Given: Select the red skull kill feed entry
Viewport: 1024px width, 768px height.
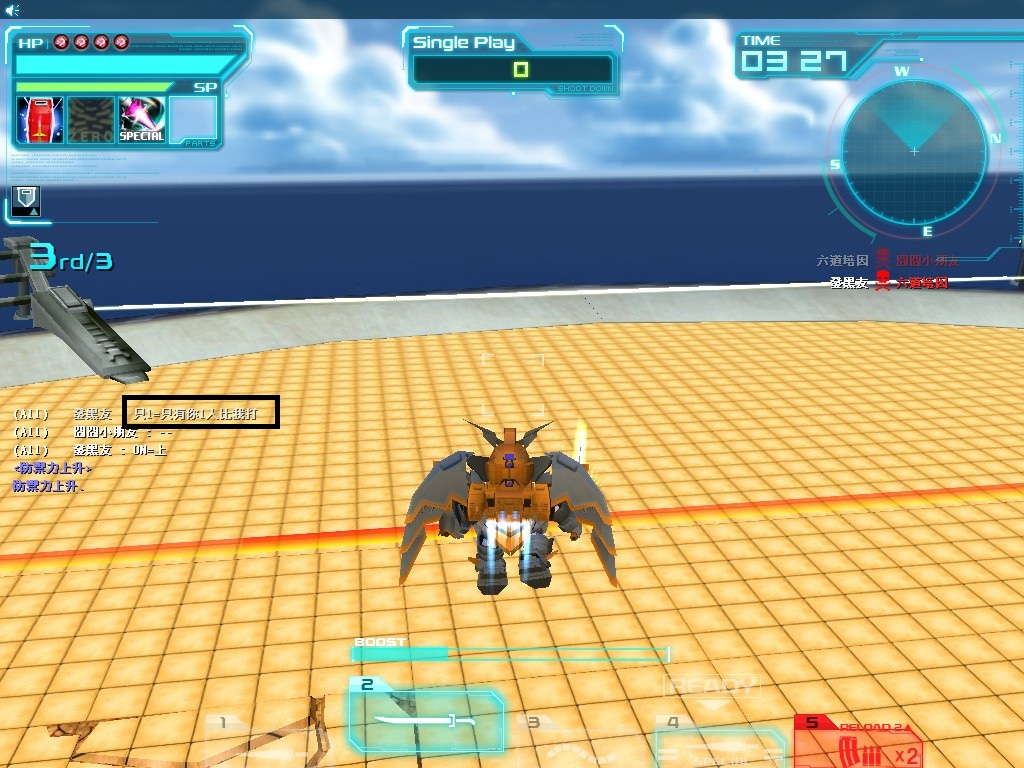Looking at the screenshot, I should coord(883,283).
